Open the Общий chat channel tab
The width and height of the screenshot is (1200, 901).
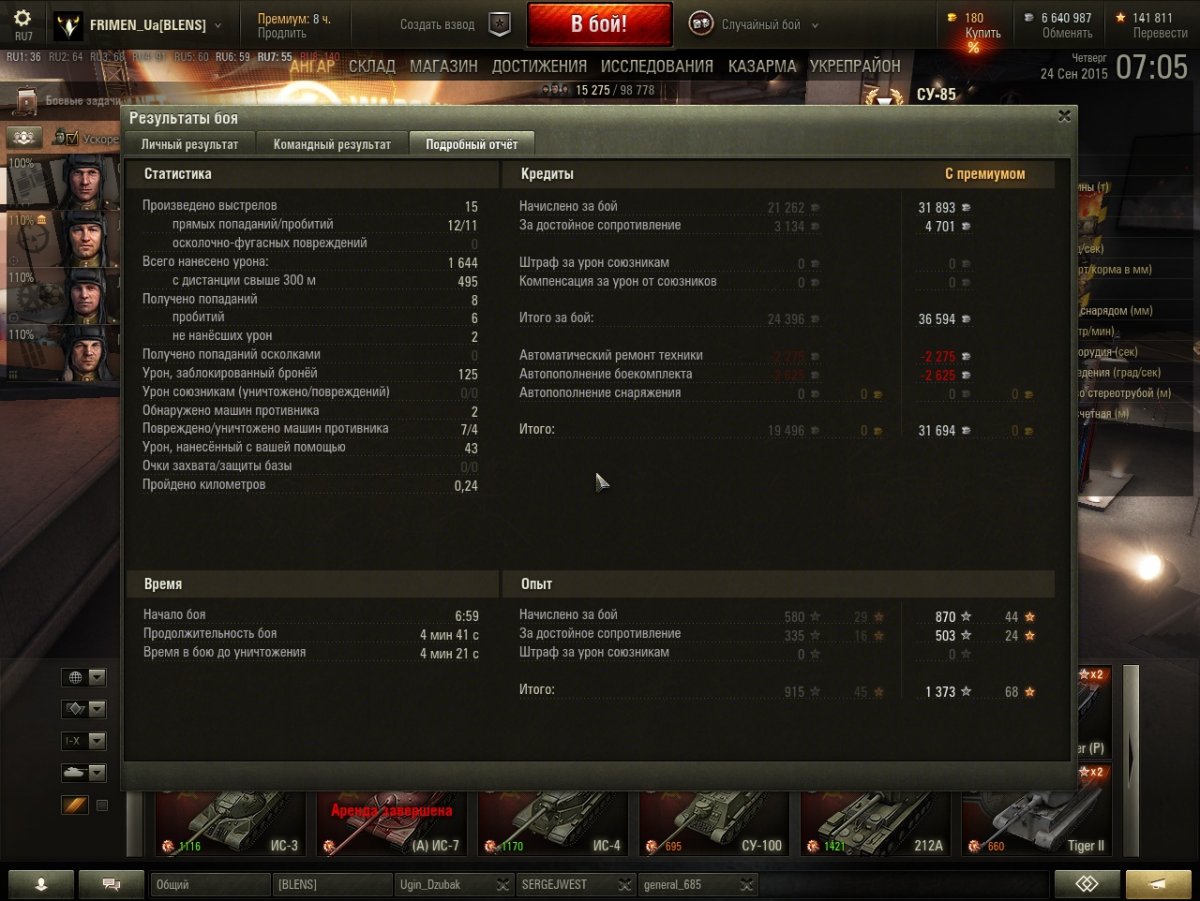pos(210,884)
